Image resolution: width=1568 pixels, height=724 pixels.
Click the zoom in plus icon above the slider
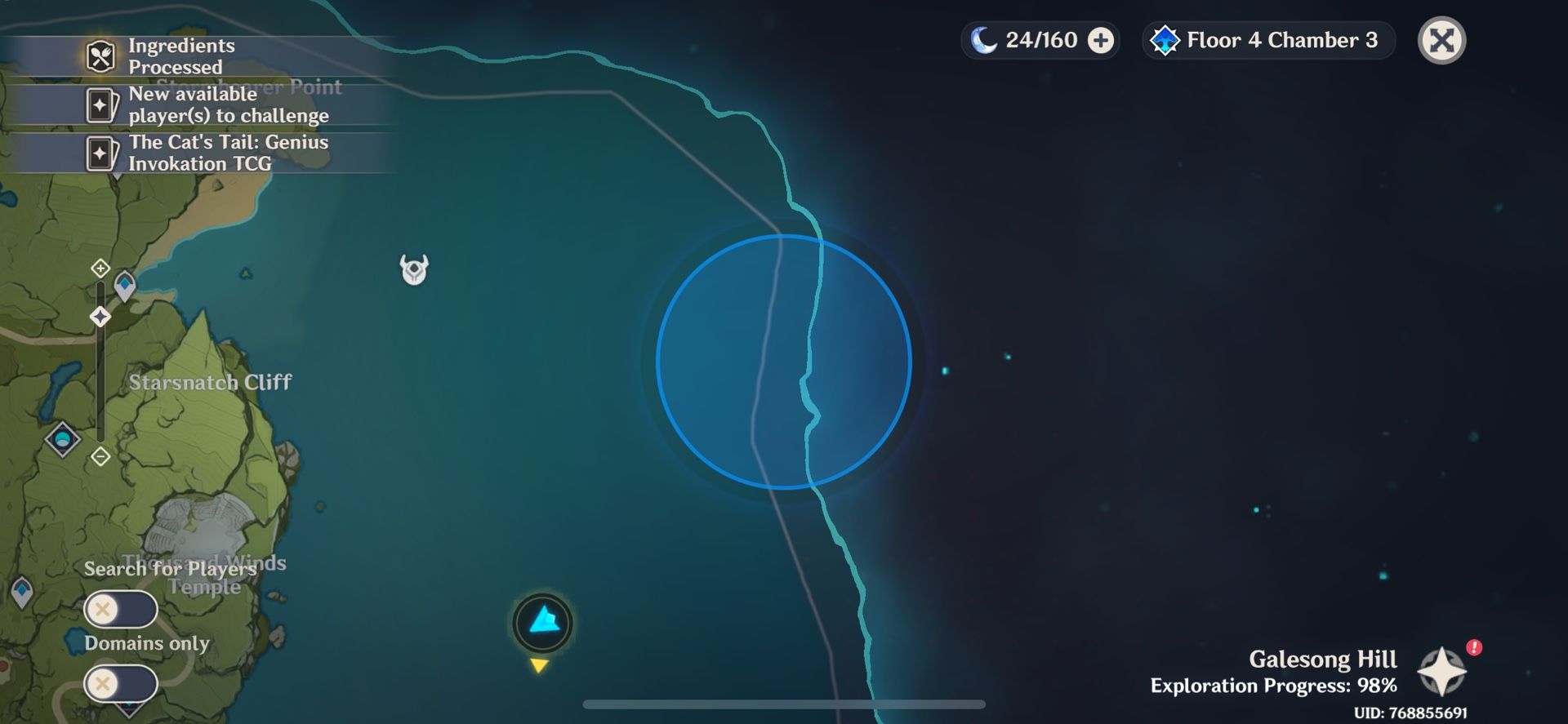pos(100,269)
